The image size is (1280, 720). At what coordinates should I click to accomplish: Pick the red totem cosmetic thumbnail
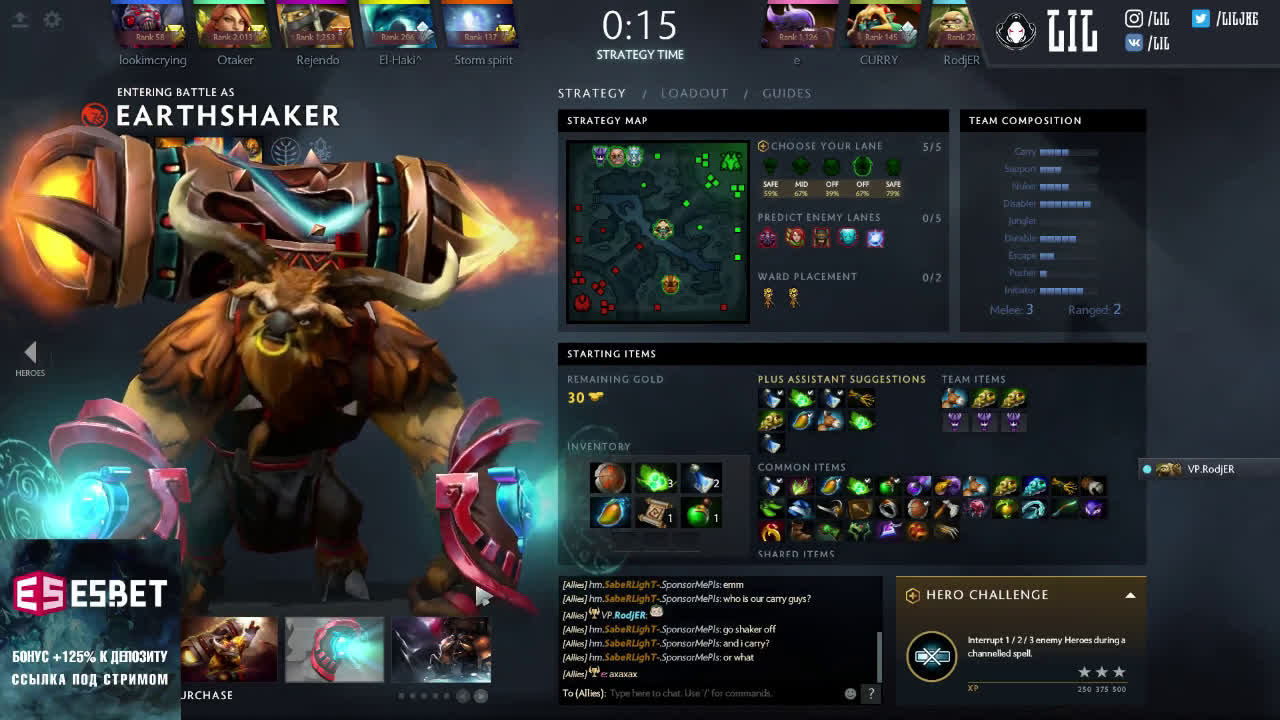(x=334, y=649)
